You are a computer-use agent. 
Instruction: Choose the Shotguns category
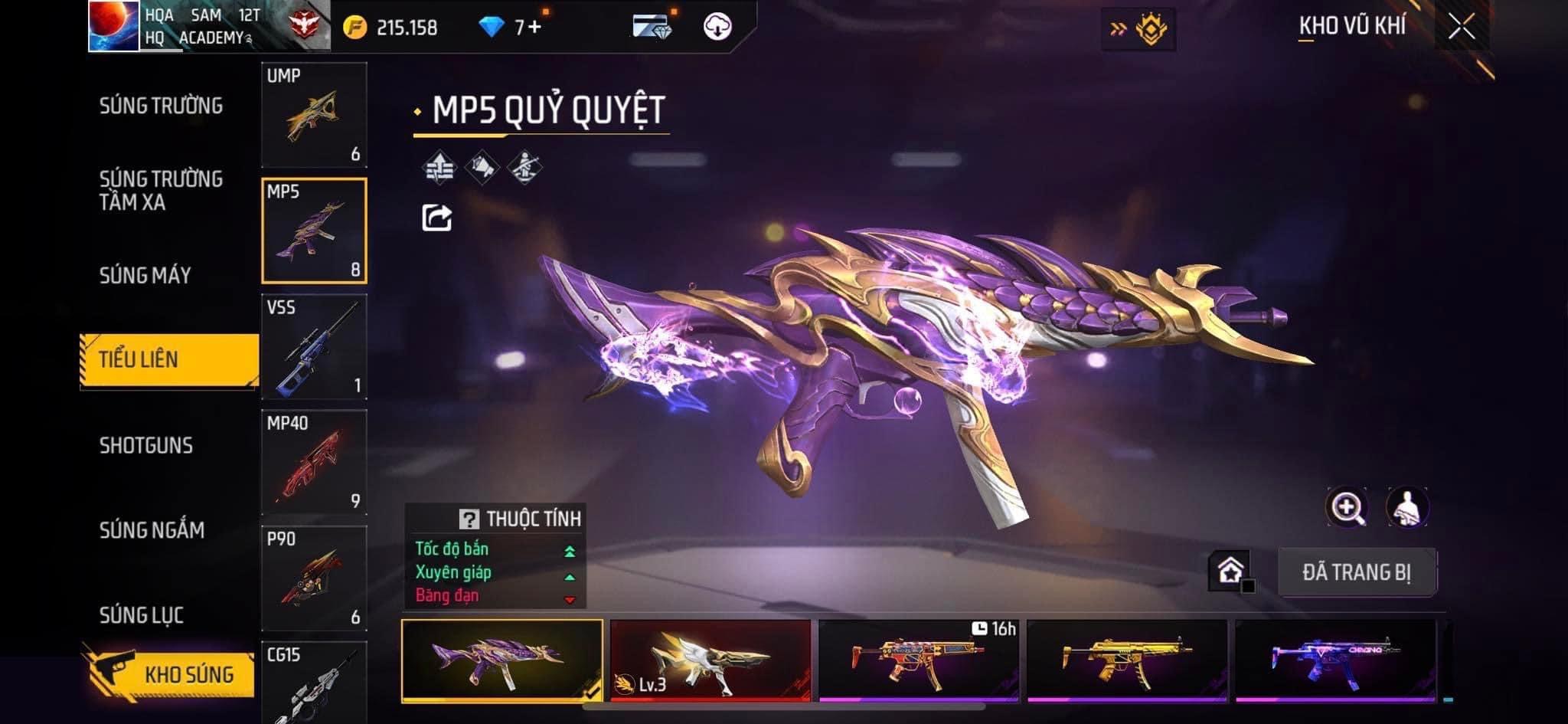click(146, 445)
